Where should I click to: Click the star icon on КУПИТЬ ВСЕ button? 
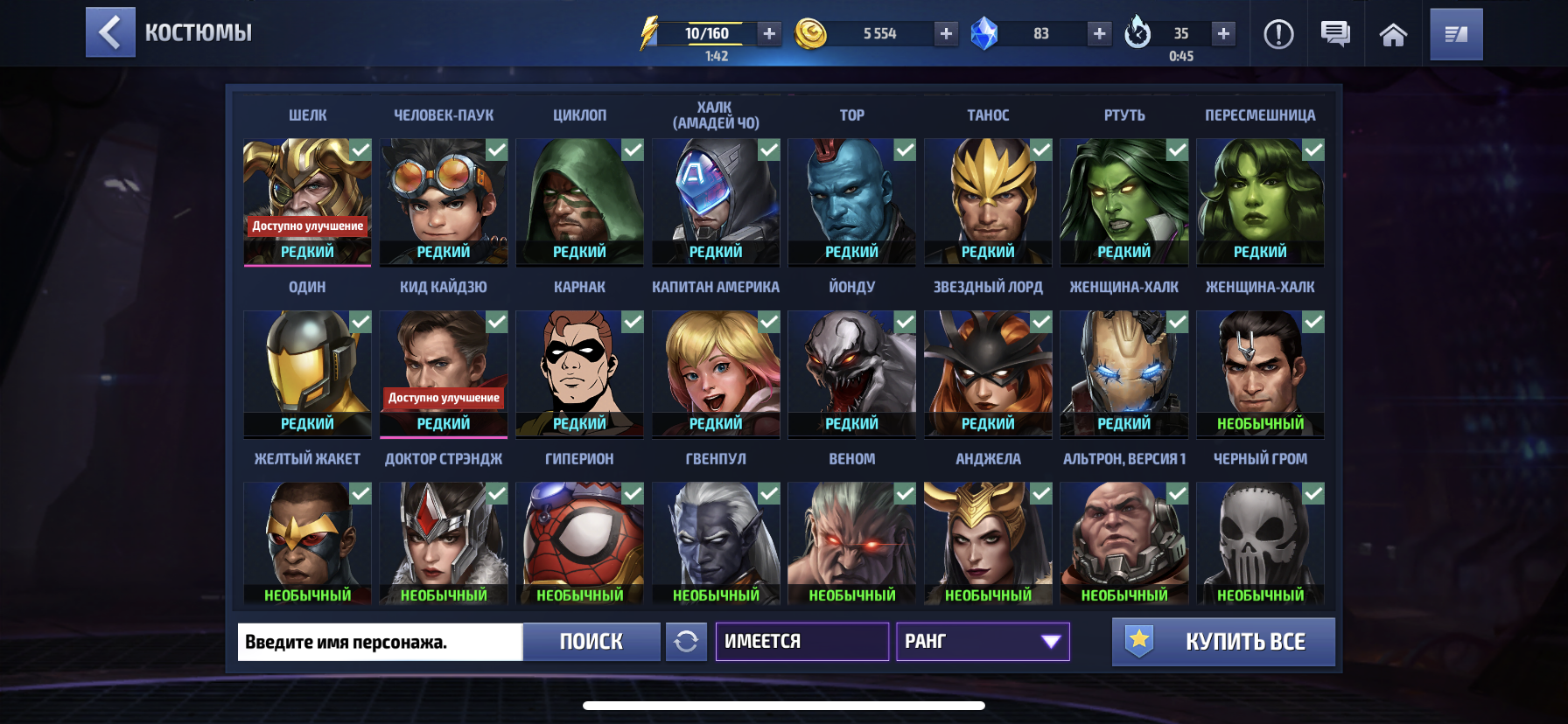[1139, 639]
